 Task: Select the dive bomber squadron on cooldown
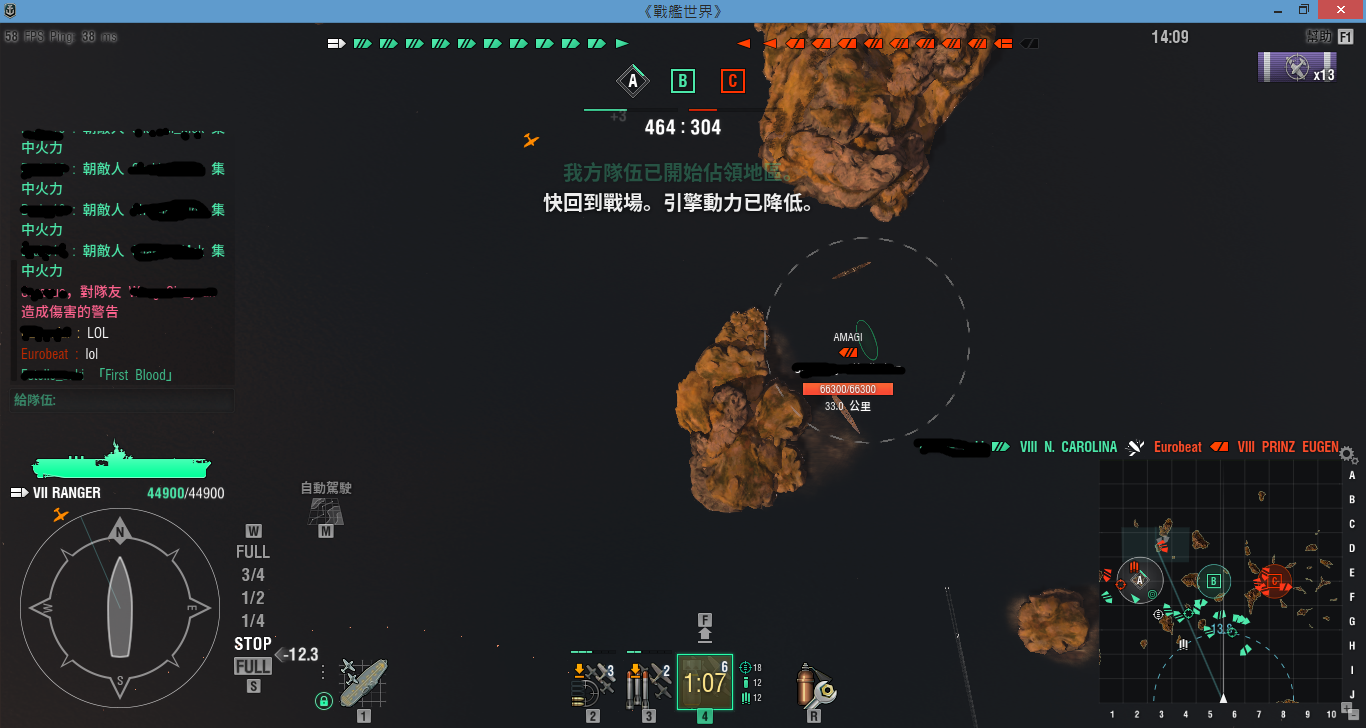705,682
